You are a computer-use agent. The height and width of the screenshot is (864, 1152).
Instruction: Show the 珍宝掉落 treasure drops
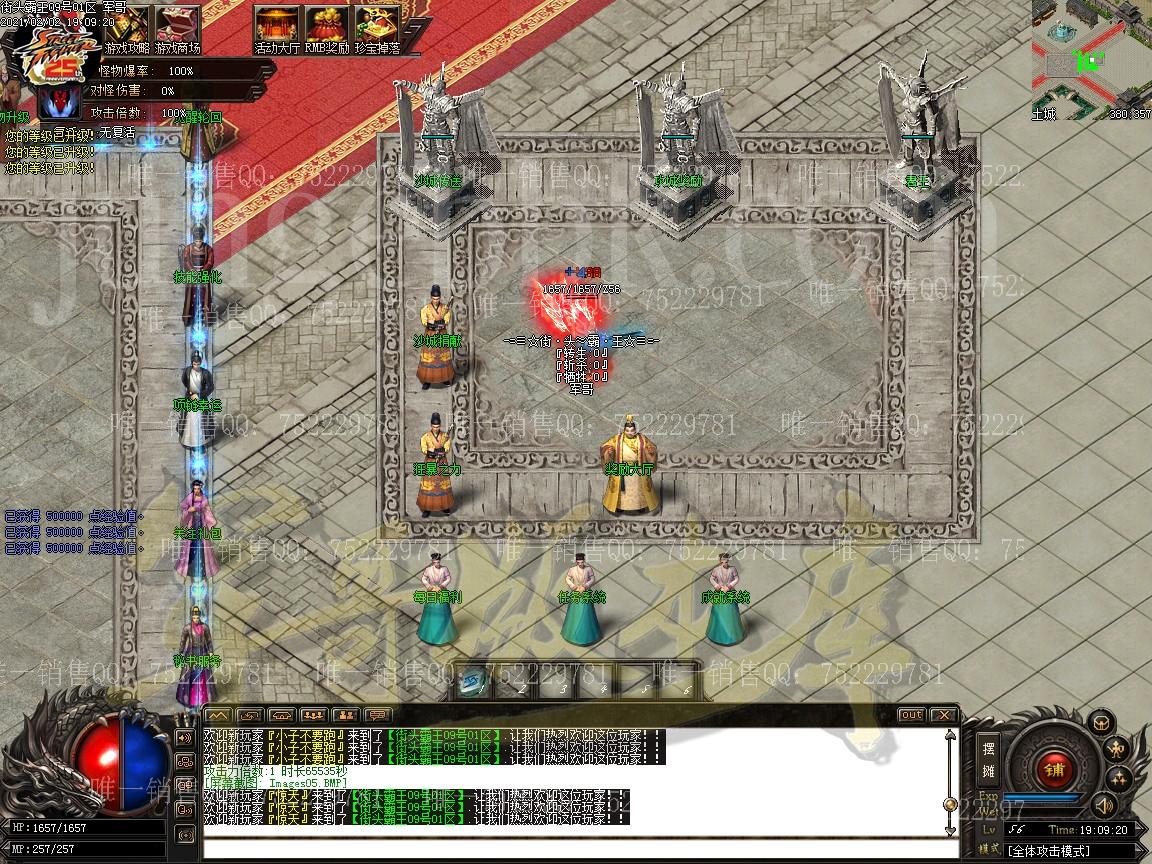376,28
